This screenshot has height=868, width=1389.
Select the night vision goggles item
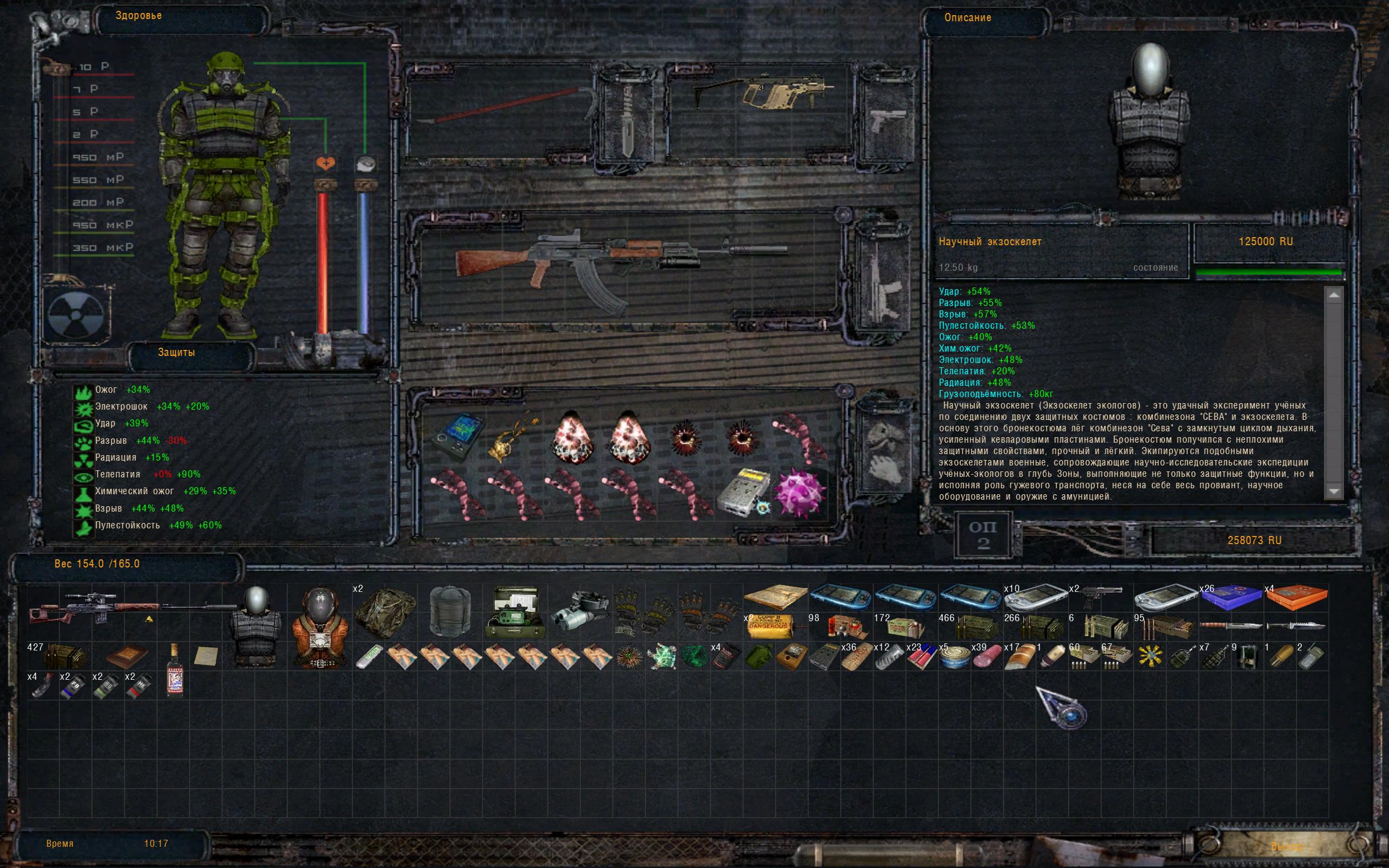point(579,612)
